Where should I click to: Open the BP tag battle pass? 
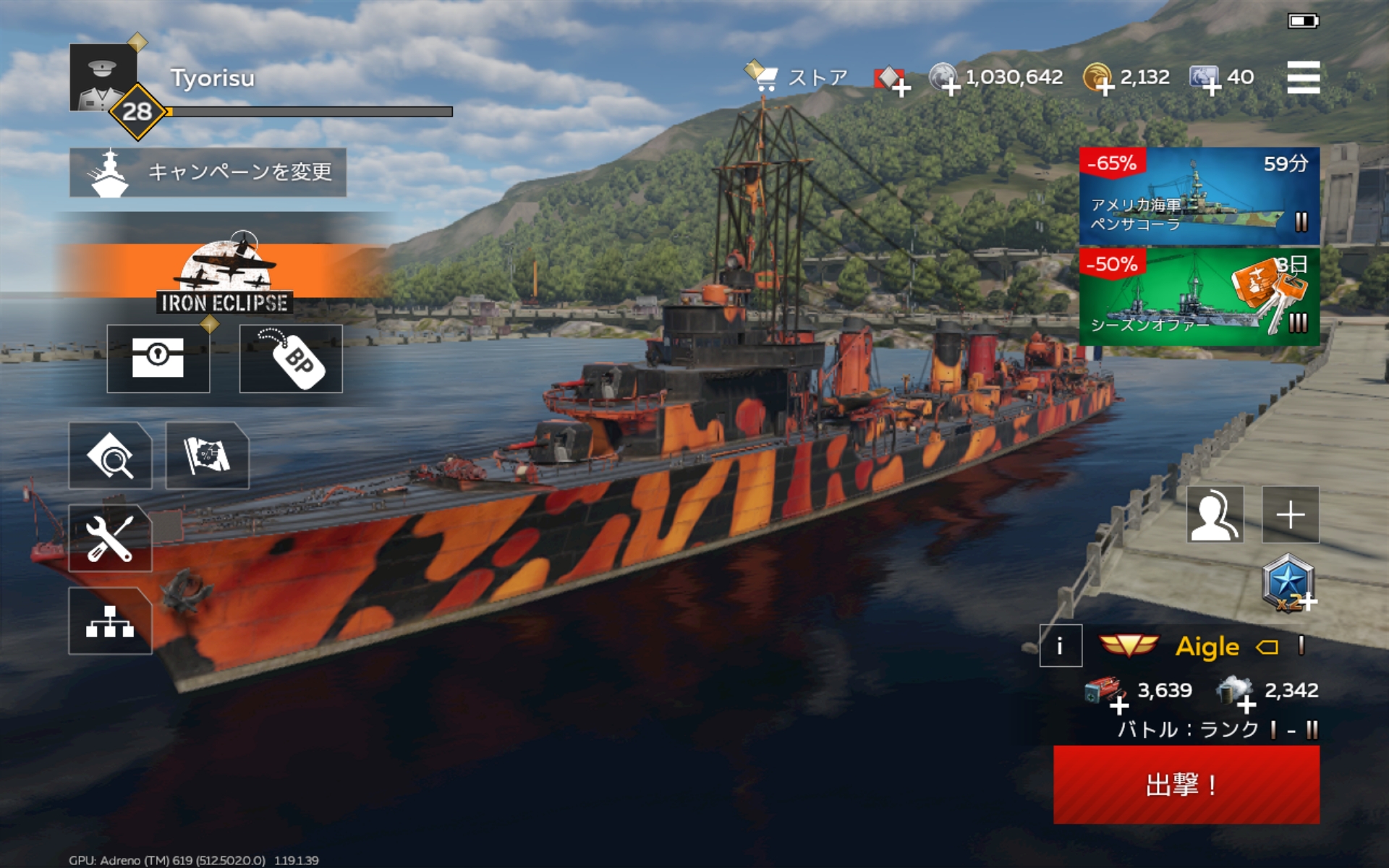[x=291, y=358]
